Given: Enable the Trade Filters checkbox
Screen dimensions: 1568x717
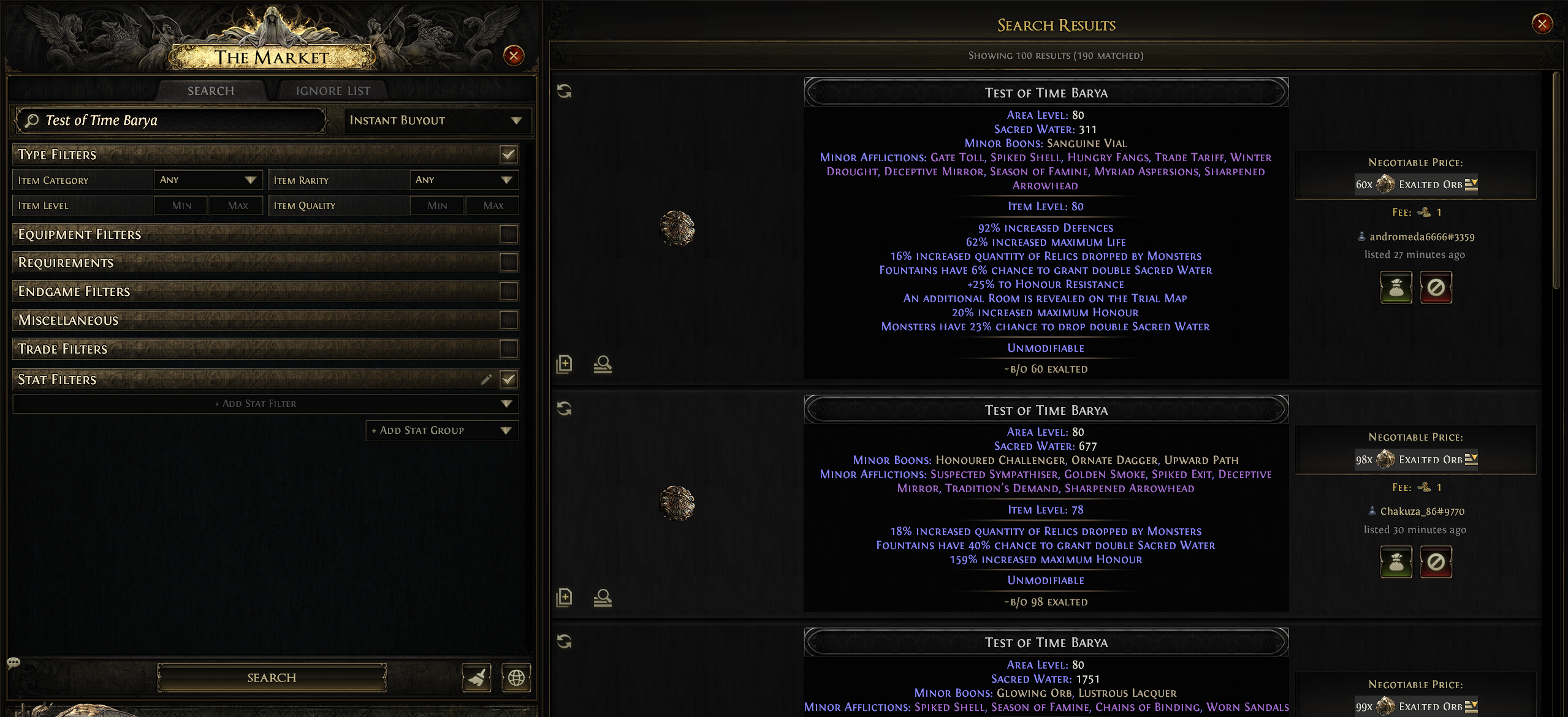Looking at the screenshot, I should [x=508, y=349].
